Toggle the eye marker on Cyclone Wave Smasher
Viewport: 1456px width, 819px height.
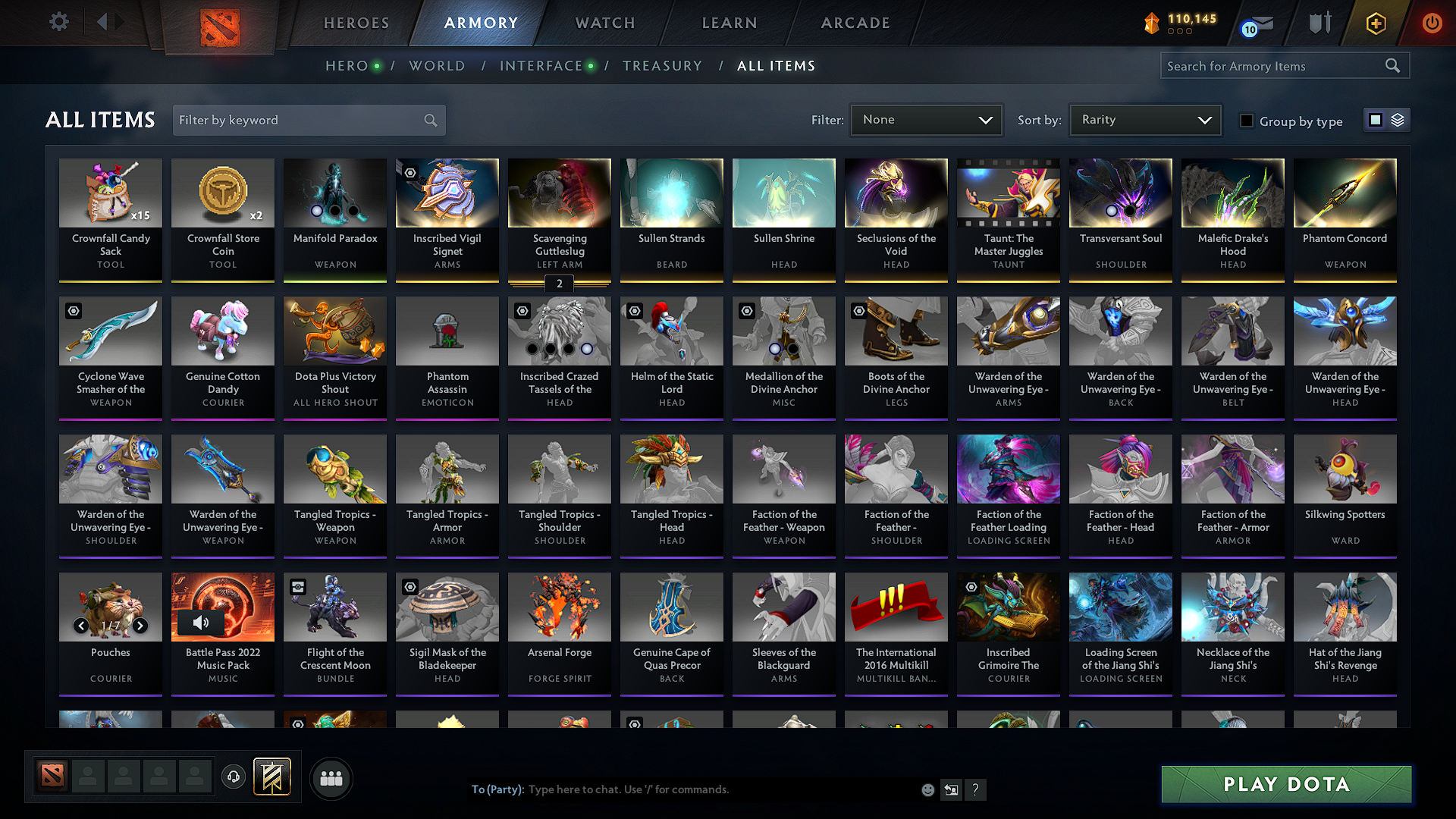click(x=73, y=311)
